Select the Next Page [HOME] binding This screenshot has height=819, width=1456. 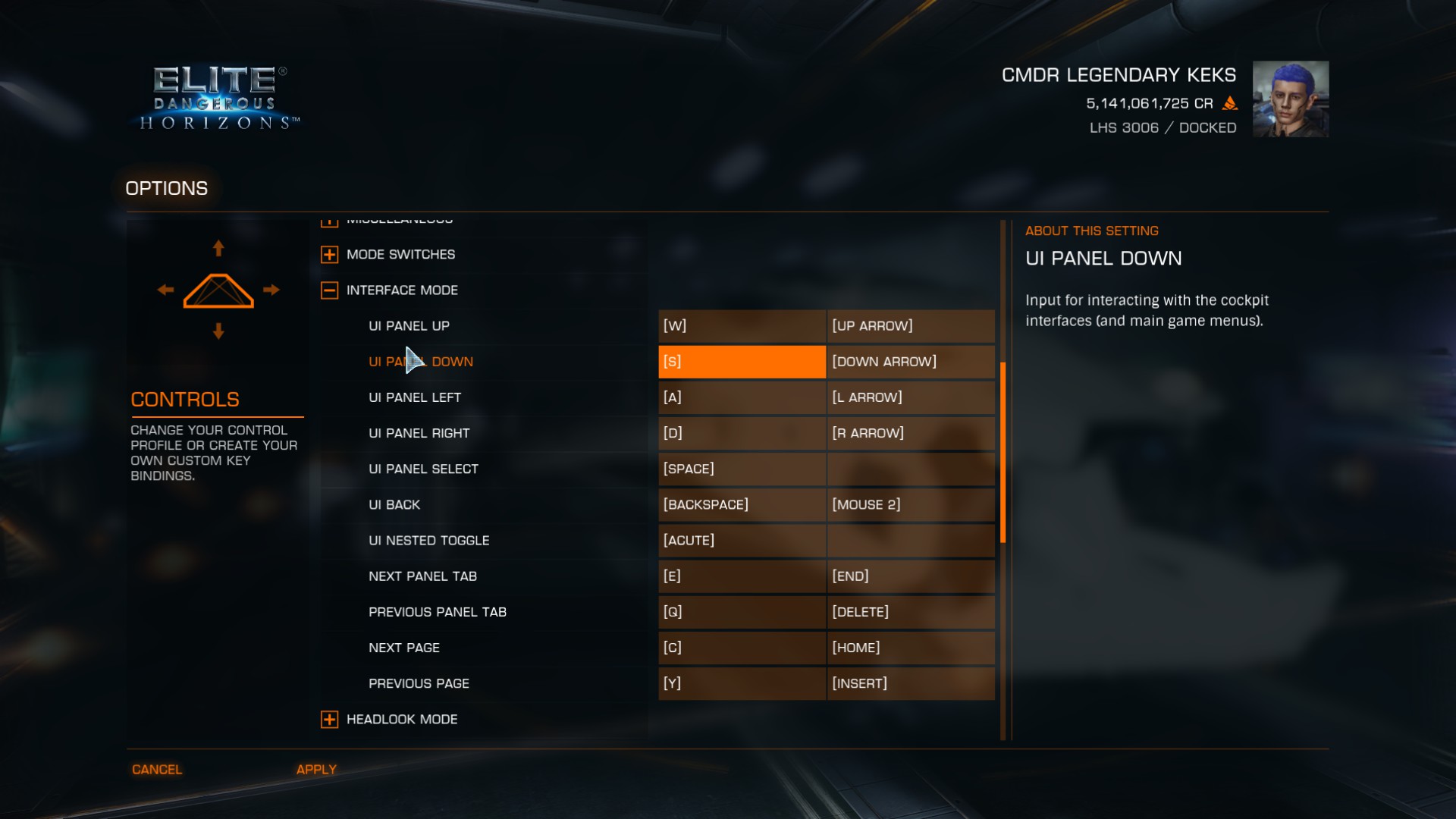coord(910,648)
